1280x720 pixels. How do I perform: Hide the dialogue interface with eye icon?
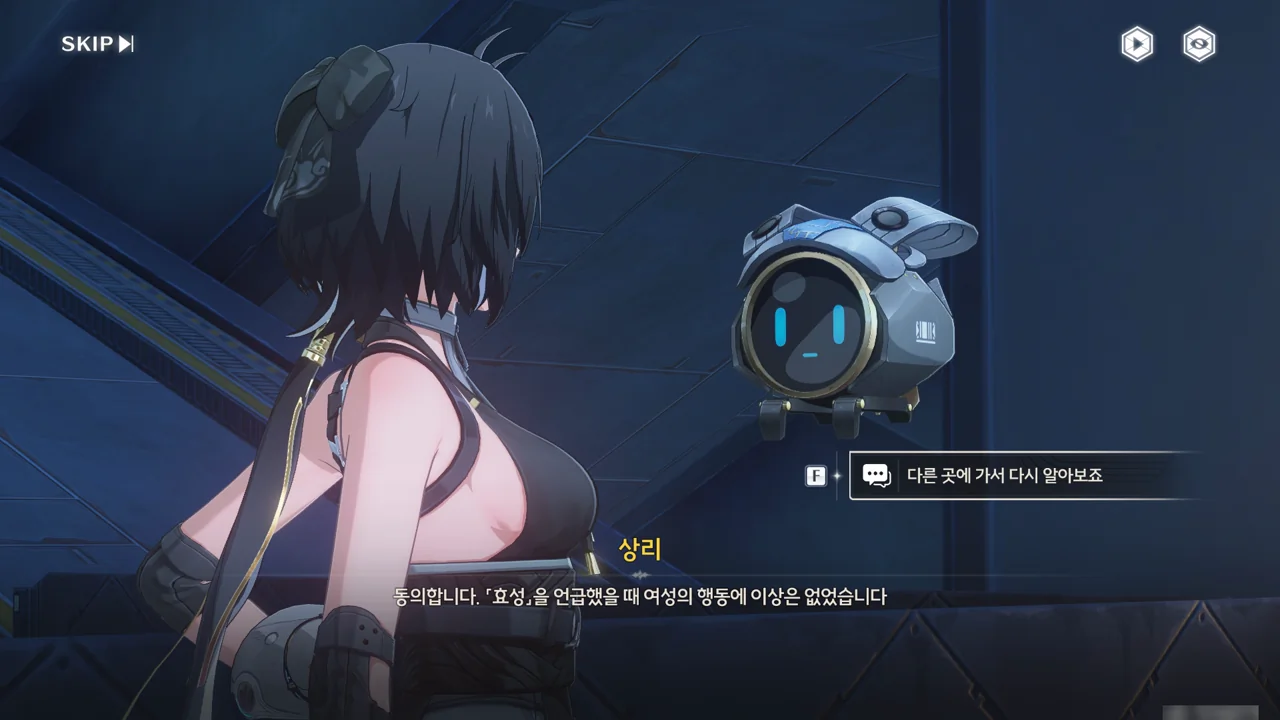(x=1198, y=44)
